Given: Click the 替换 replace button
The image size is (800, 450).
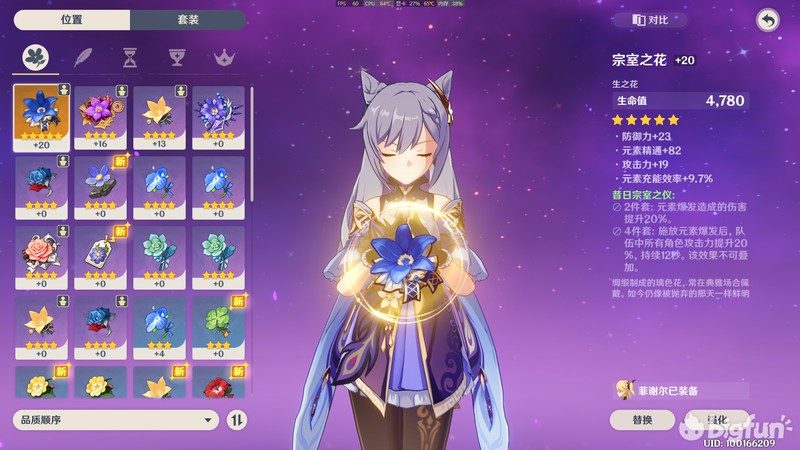Looking at the screenshot, I should coord(643,420).
